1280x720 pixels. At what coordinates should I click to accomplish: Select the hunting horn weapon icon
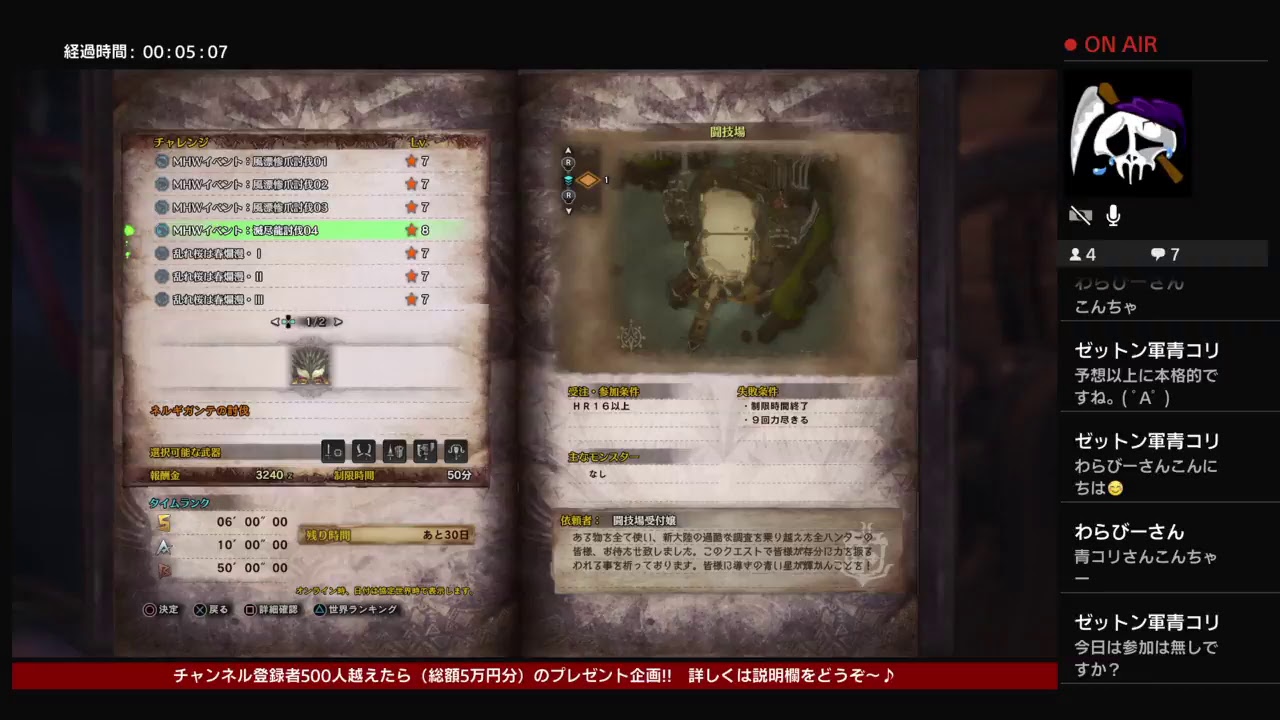click(x=454, y=451)
